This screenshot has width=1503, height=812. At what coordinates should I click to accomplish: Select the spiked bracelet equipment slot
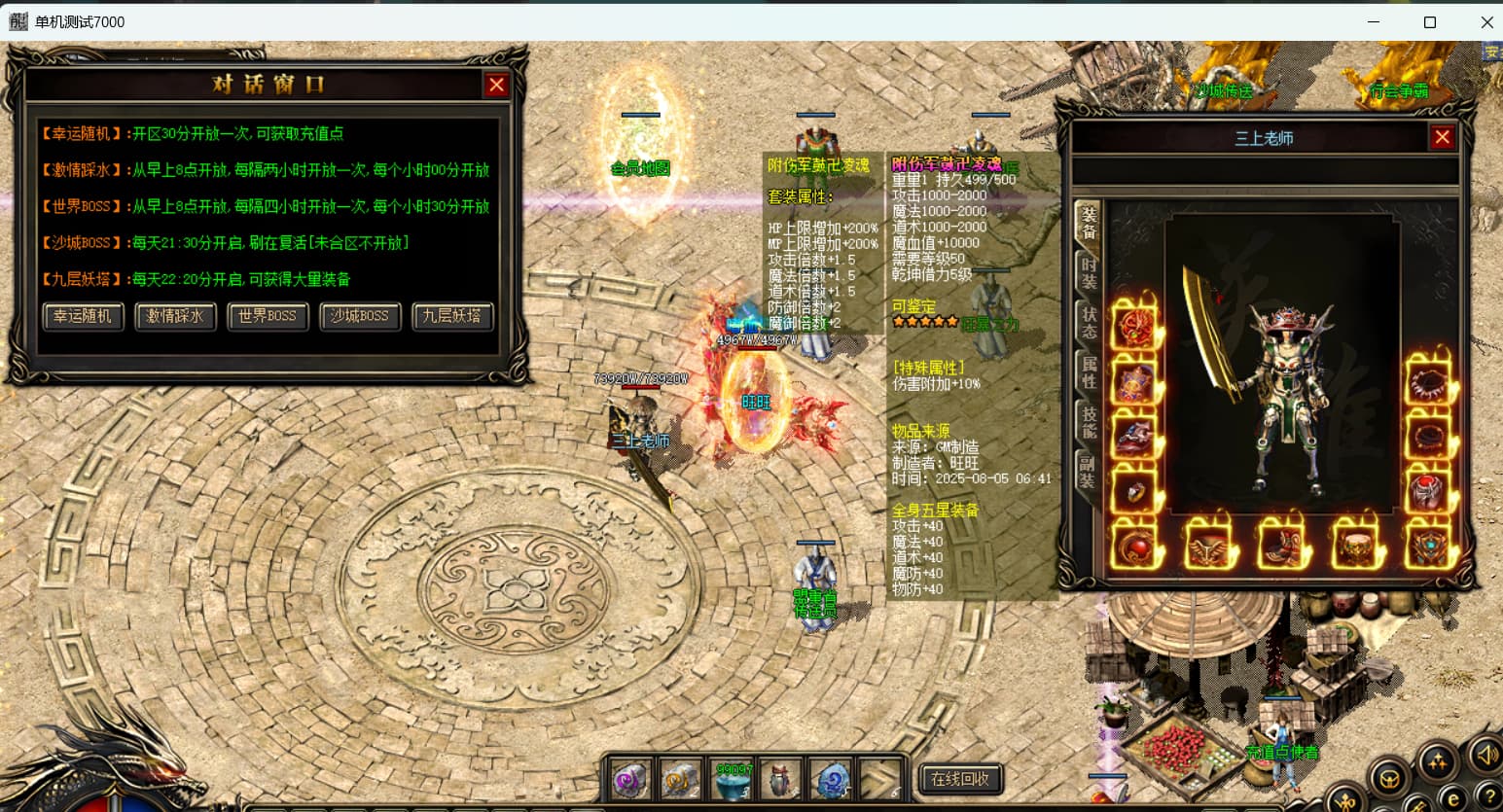pos(1428,384)
